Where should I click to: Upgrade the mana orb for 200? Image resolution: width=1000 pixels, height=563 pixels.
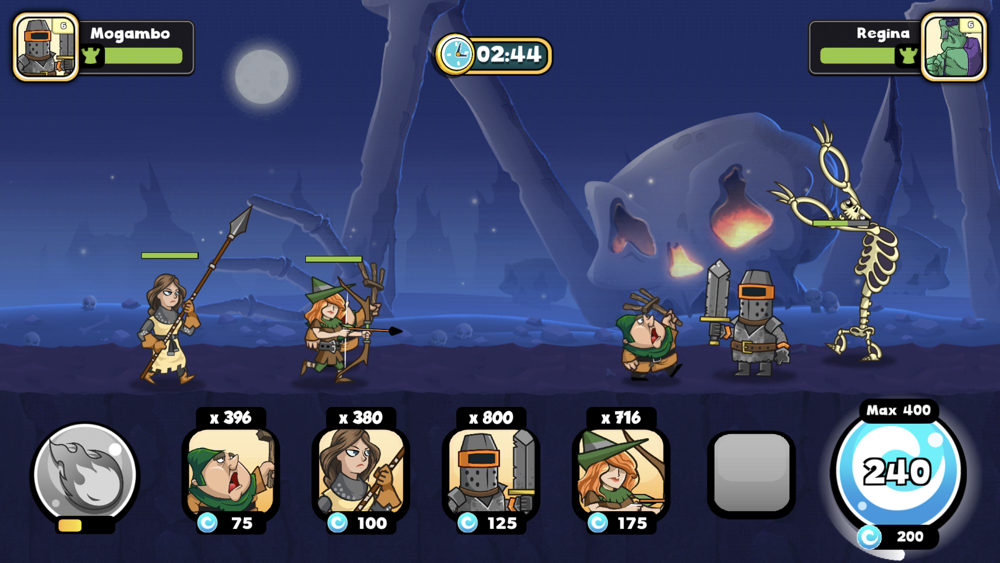897,537
